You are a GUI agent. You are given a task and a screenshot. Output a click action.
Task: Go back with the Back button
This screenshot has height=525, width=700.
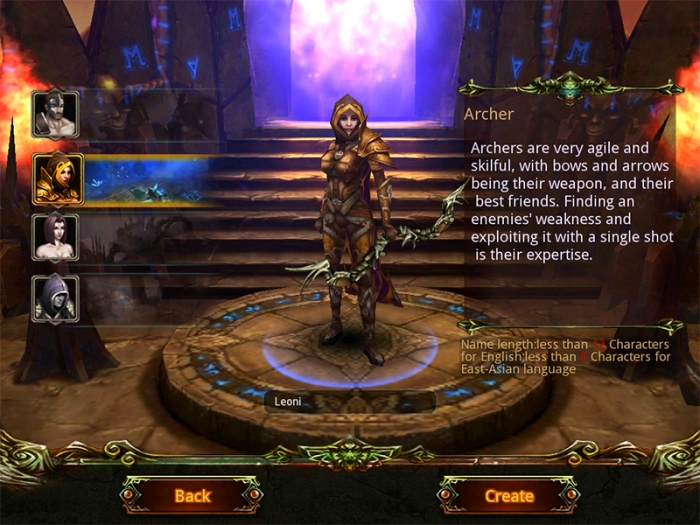click(192, 495)
